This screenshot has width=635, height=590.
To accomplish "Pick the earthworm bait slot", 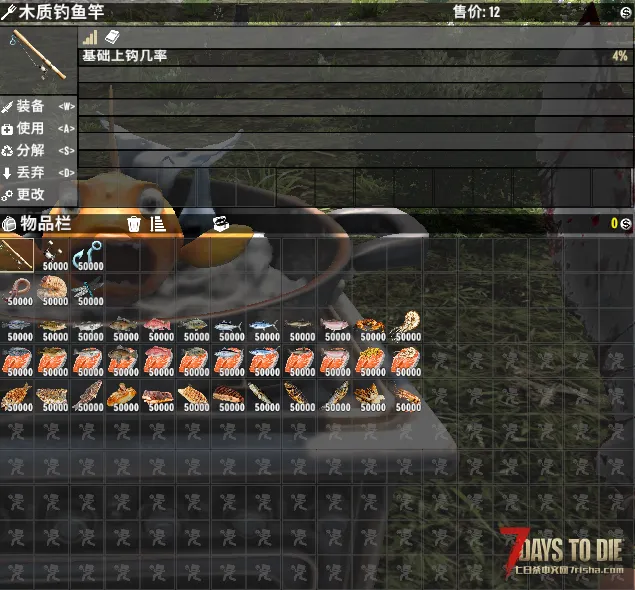I will click(x=17, y=291).
